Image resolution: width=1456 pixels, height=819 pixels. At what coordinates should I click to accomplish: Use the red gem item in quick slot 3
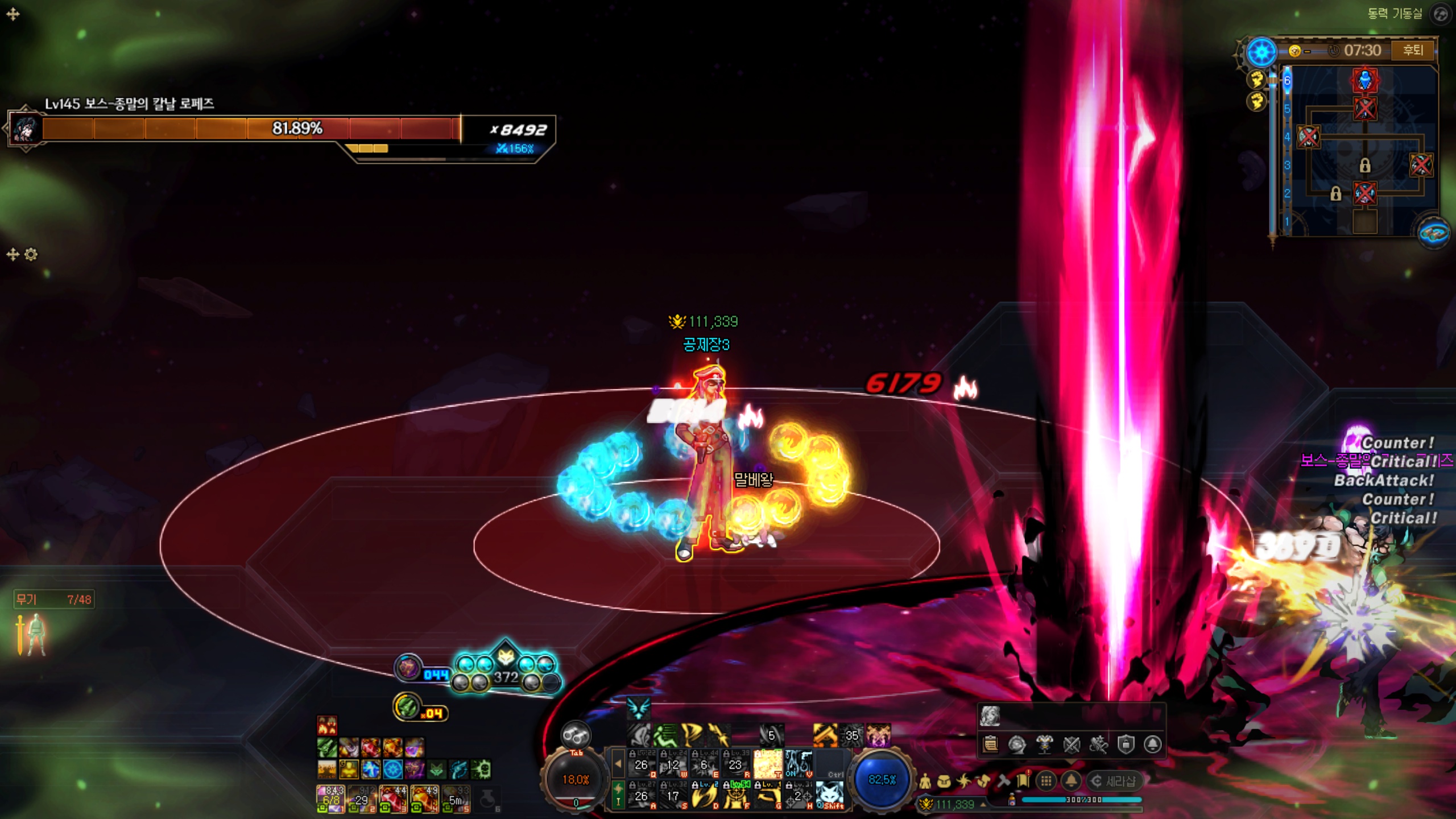(x=393, y=798)
